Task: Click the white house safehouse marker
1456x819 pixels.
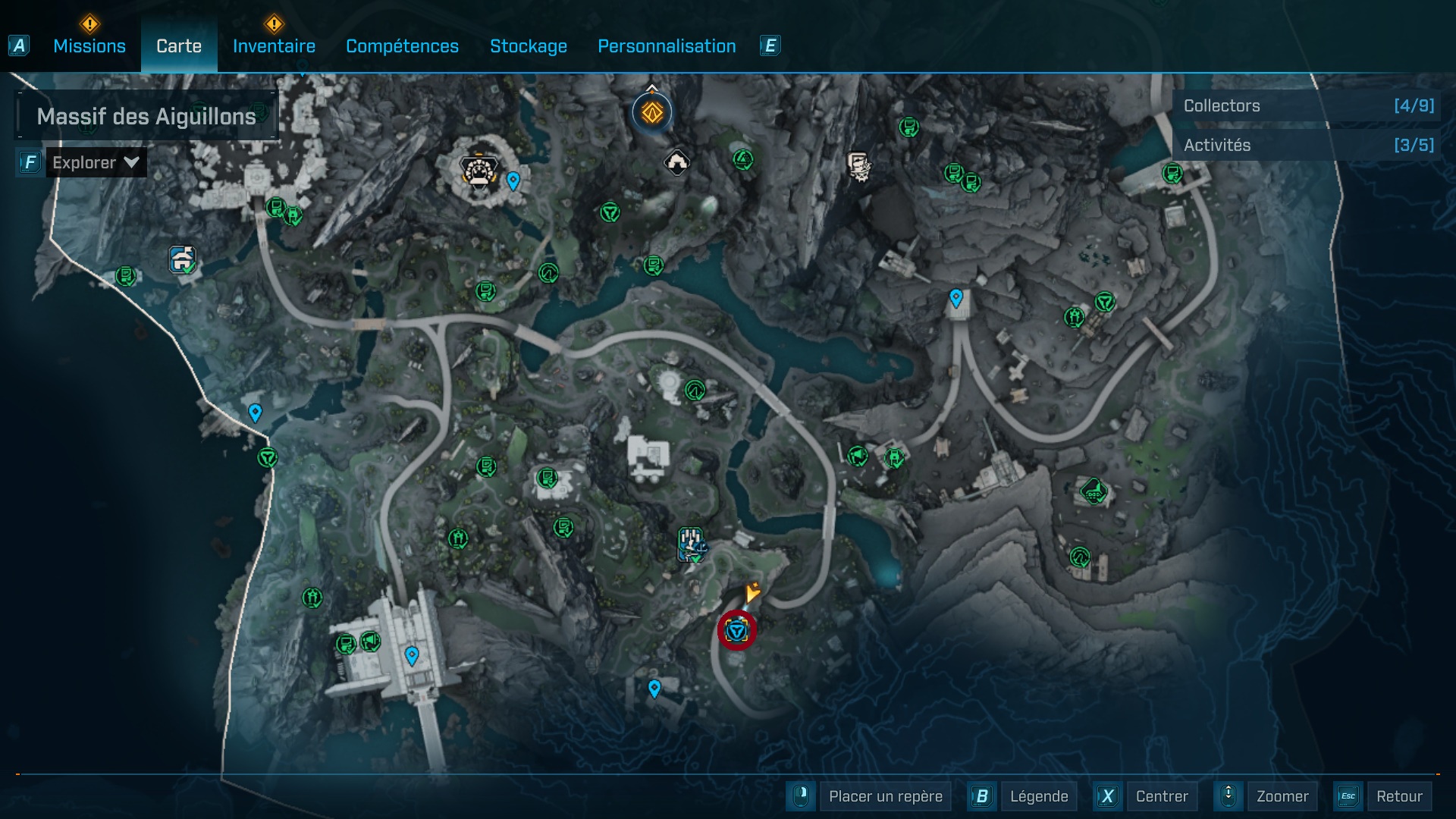Action: coord(676,162)
